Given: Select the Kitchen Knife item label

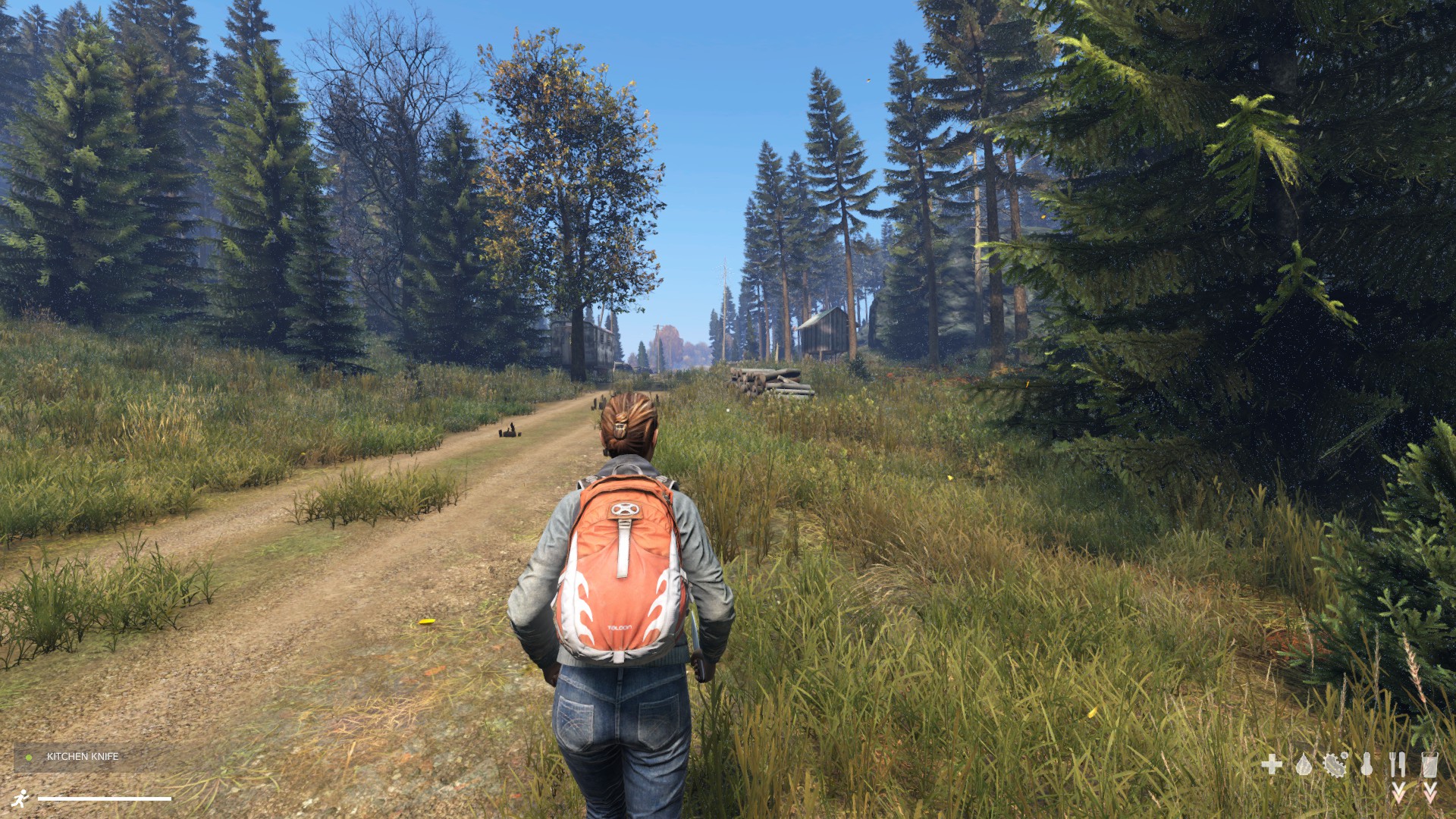Looking at the screenshot, I should 82,757.
